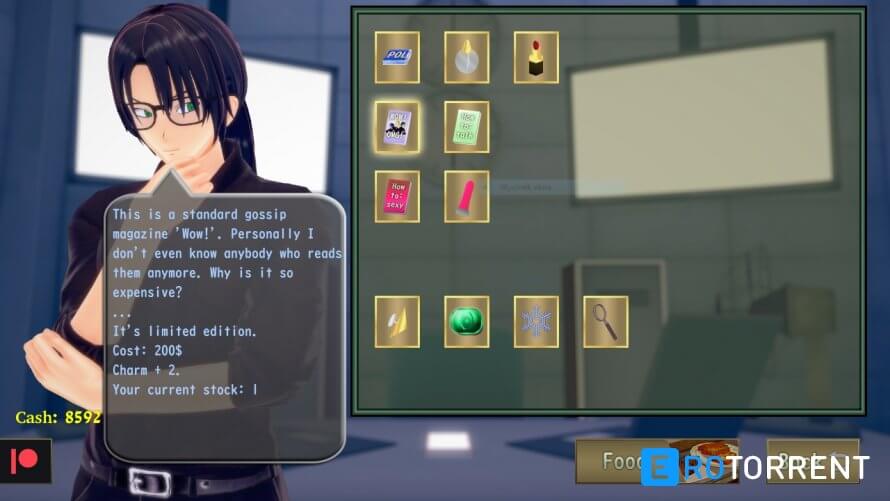Choose the green gem item
Viewport: 890px width, 501px height.
(466, 321)
